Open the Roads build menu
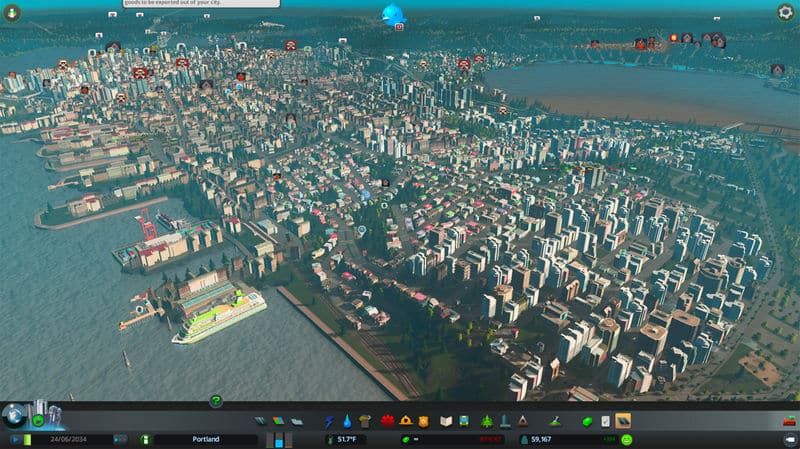 tap(260, 421)
